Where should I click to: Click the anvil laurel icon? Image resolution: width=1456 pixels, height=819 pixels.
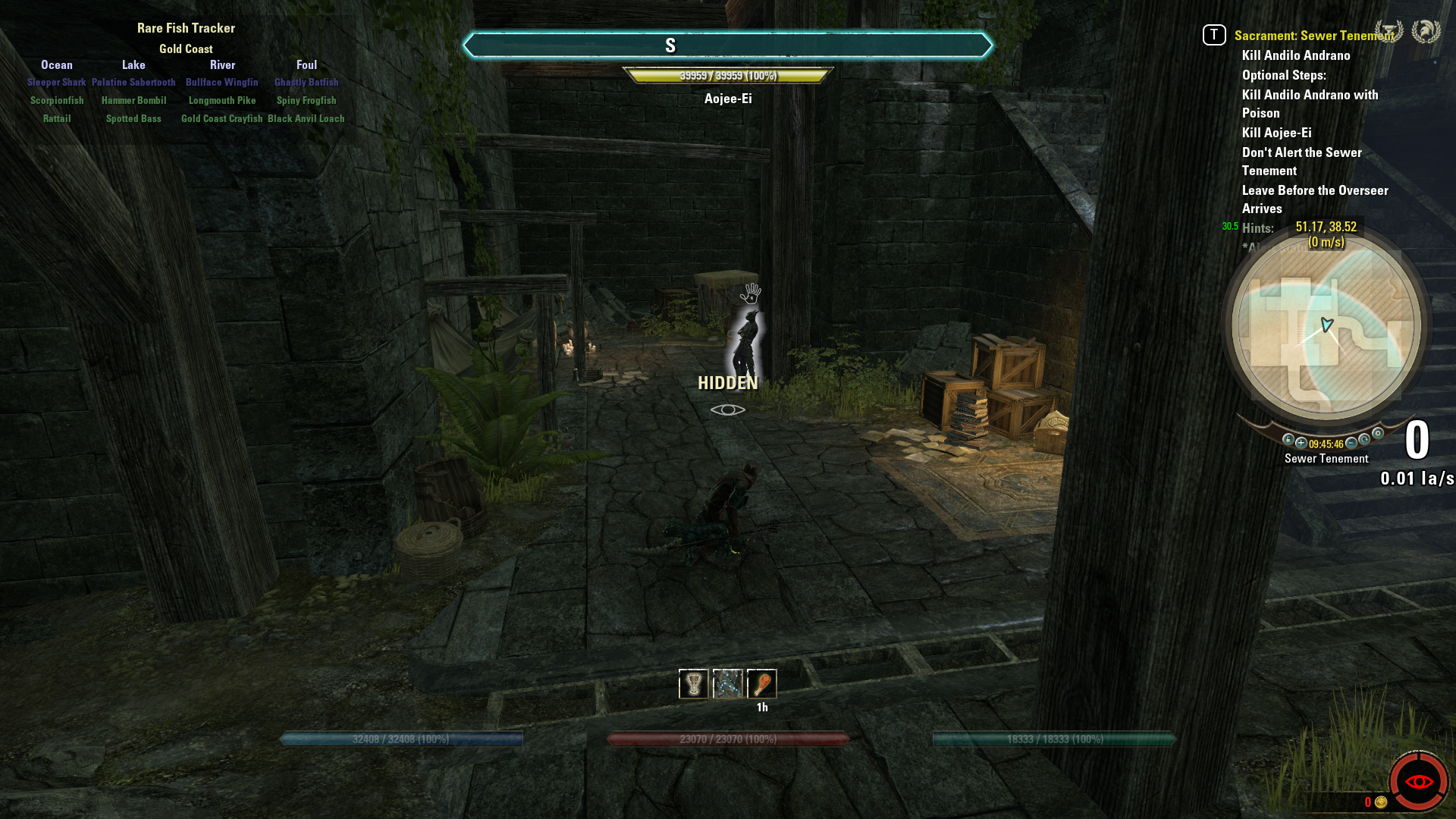tap(1389, 32)
